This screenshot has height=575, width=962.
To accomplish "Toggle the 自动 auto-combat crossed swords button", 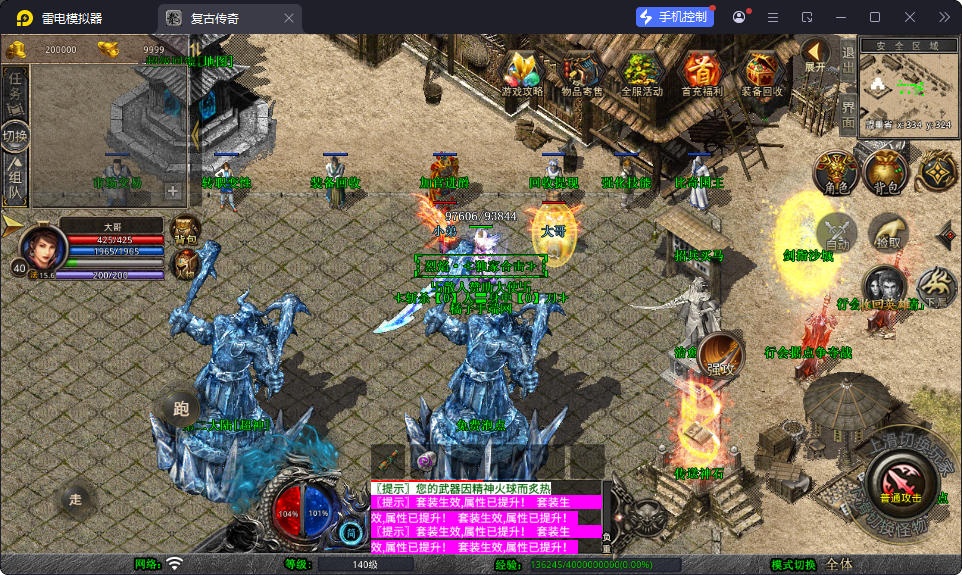I will coord(837,232).
